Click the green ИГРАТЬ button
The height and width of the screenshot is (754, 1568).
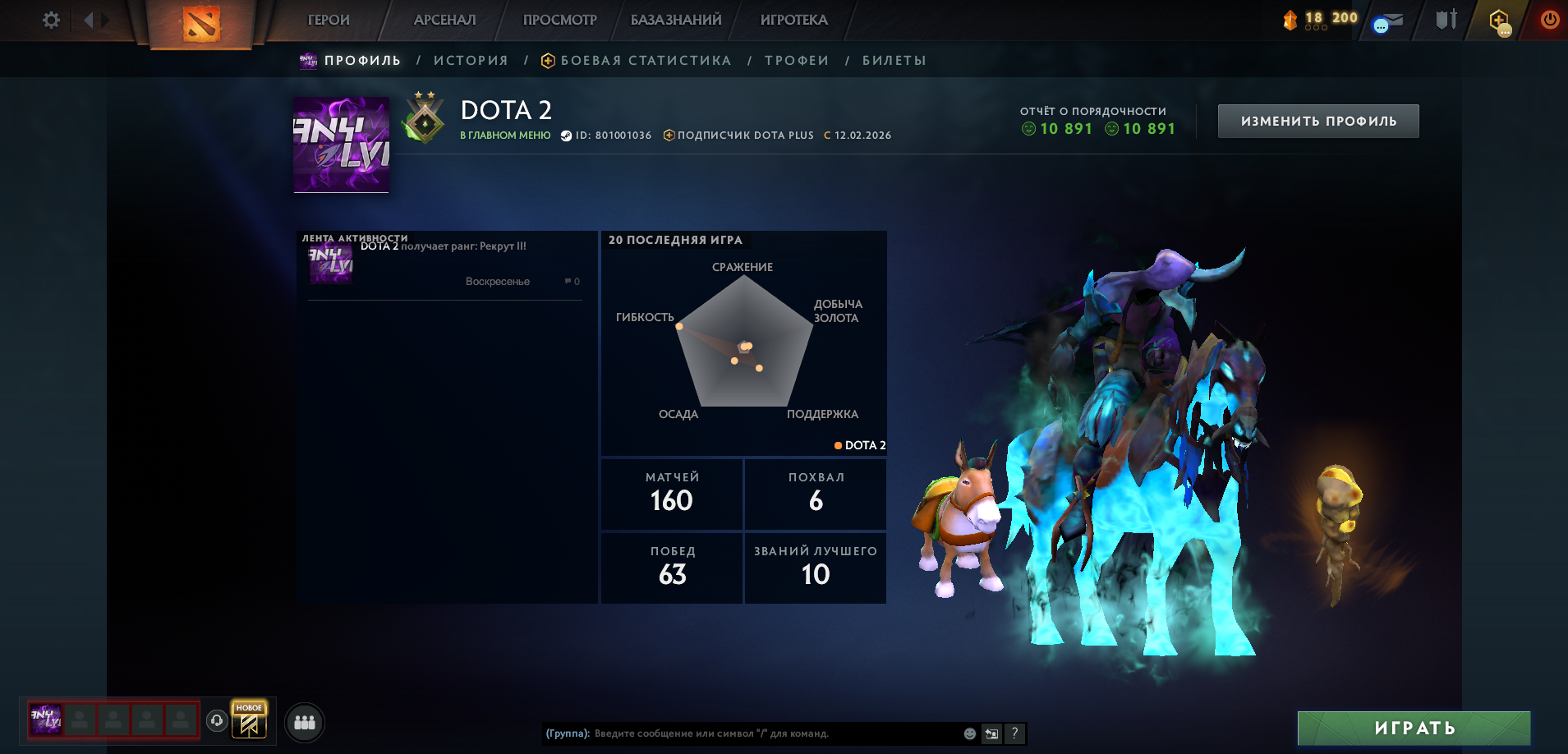coord(1413,728)
